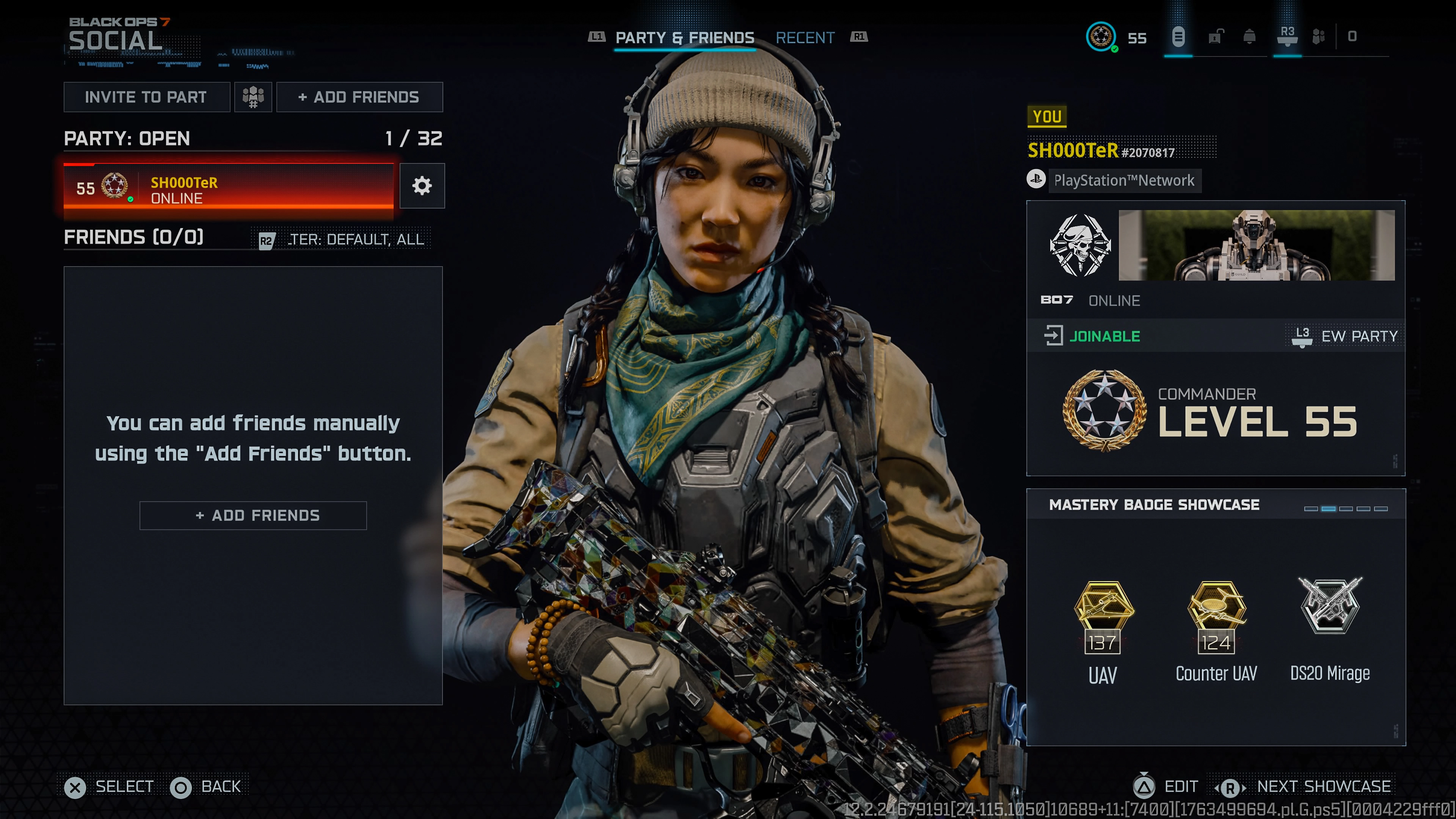
Task: Switch to the Recent tab
Action: tap(805, 37)
